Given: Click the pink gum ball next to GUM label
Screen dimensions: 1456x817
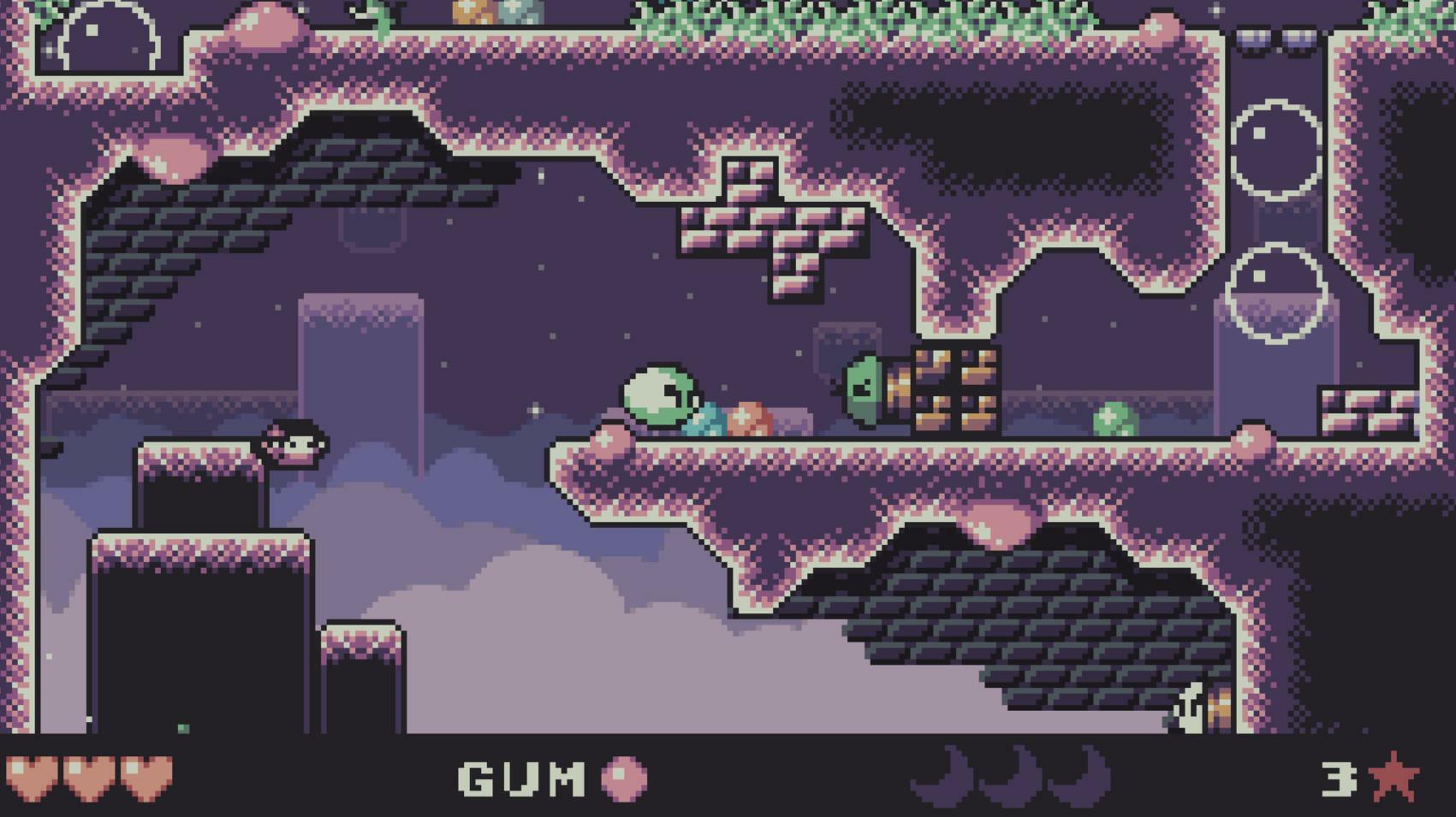Looking at the screenshot, I should tap(622, 779).
